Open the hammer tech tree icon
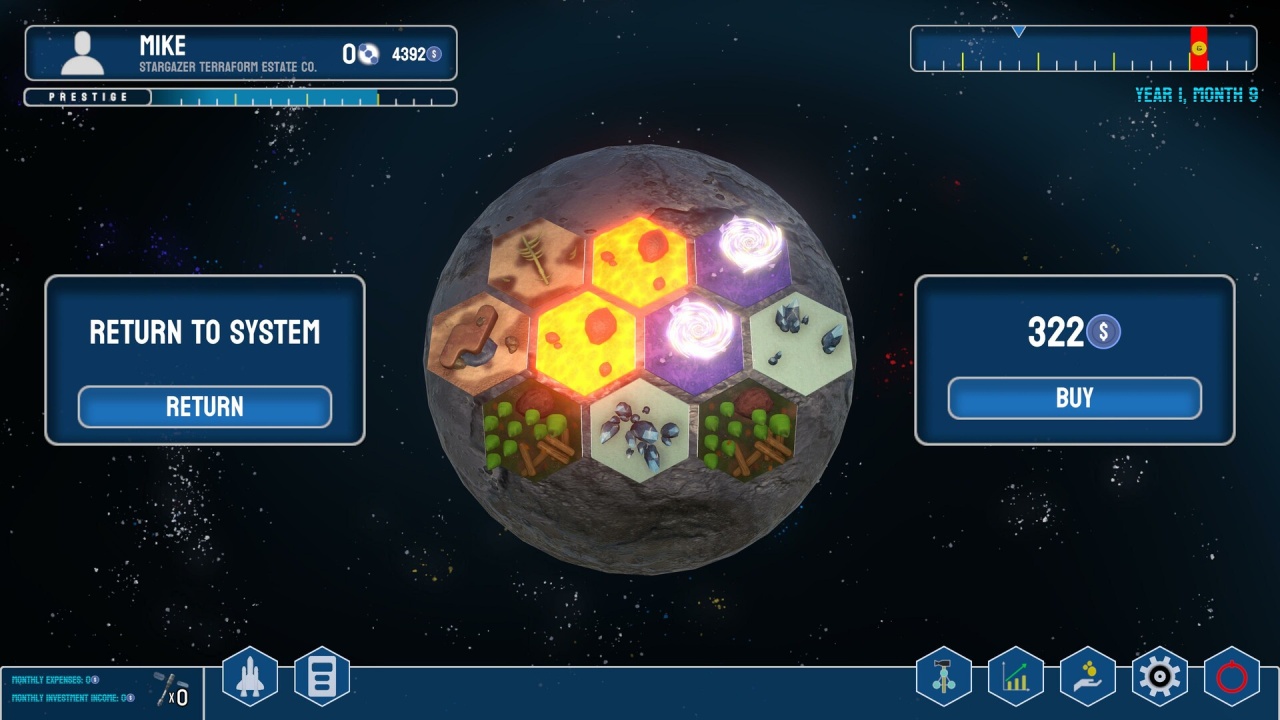Screen dimensions: 1280x720 click(943, 677)
